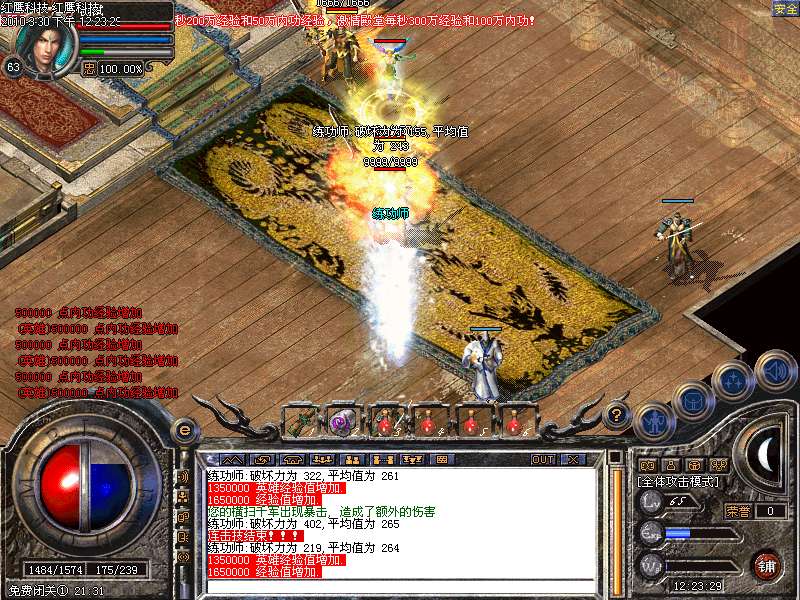Screen dimensions: 800x600
Task: Click the 忠 loyalty icon beside the percentage
Action: (x=89, y=68)
